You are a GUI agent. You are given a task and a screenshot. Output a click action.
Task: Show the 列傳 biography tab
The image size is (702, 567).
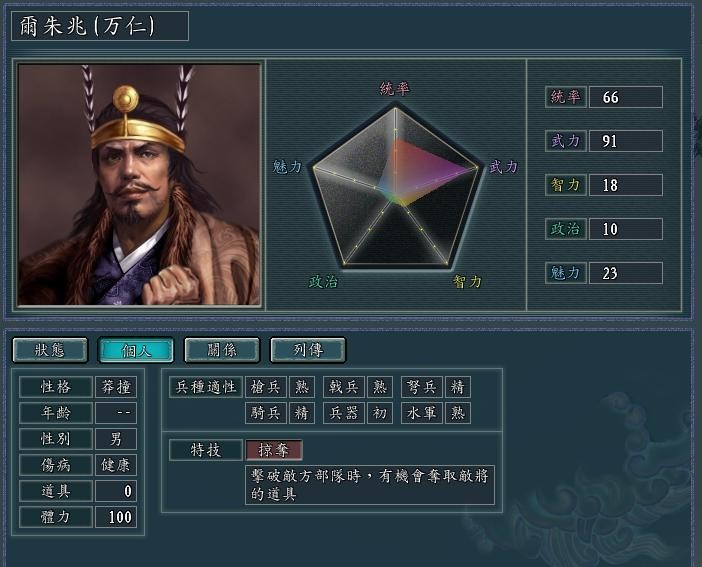(x=308, y=350)
